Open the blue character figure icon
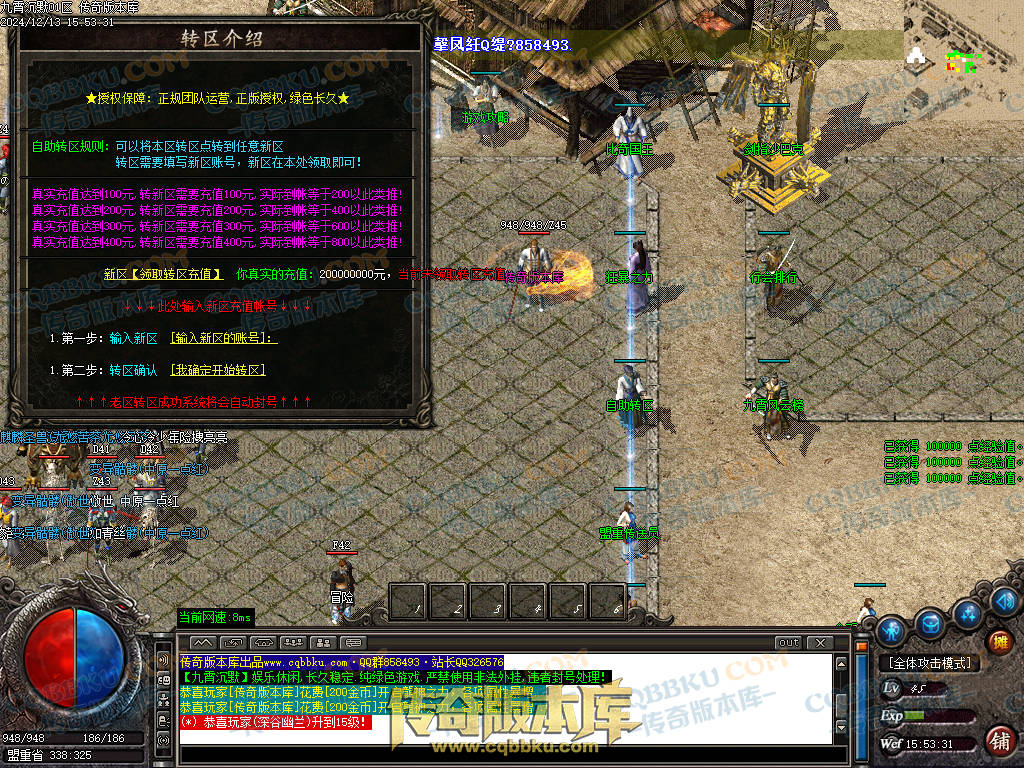This screenshot has height=768, width=1024. tap(891, 631)
